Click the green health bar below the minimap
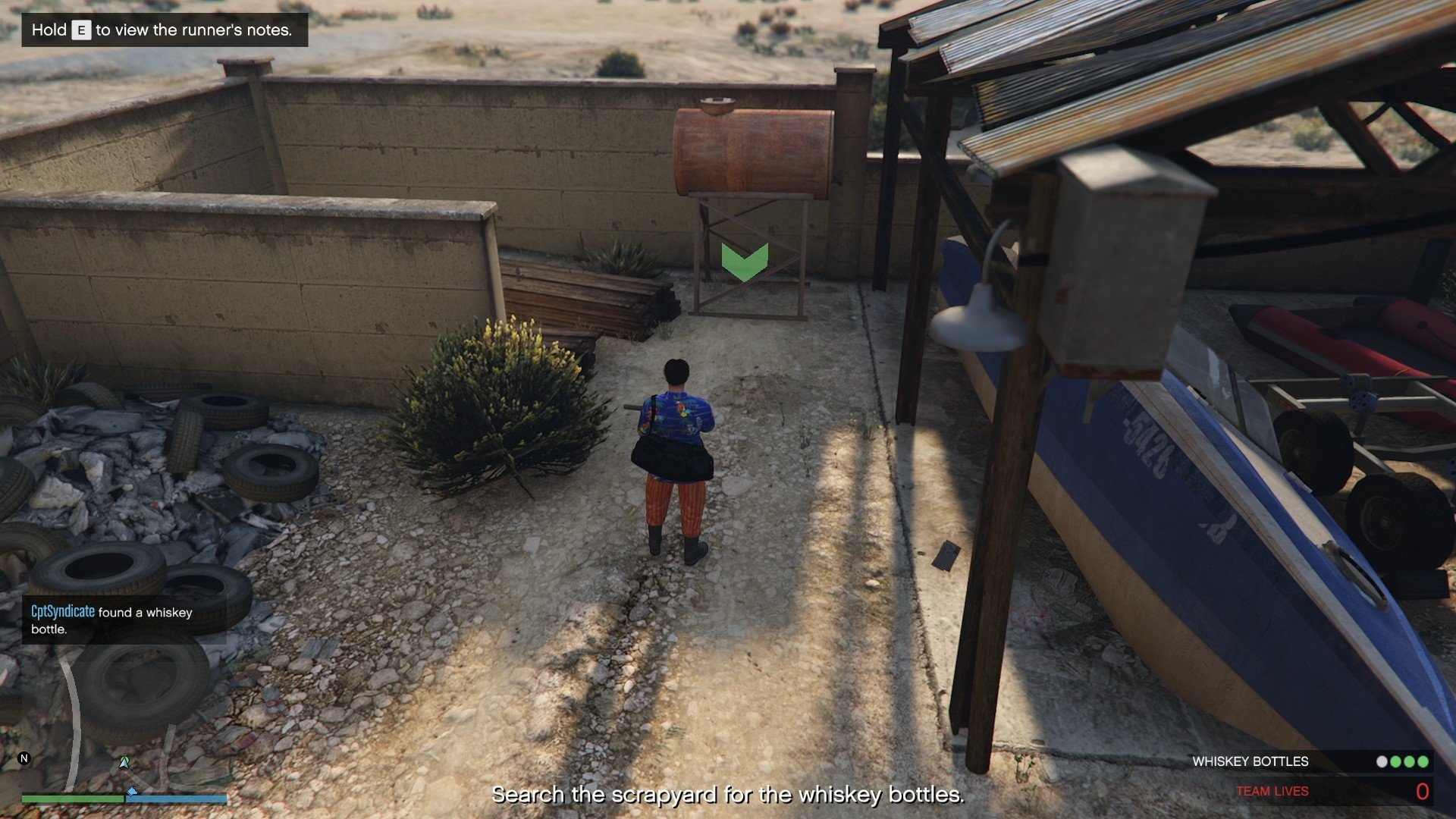 coord(74,799)
